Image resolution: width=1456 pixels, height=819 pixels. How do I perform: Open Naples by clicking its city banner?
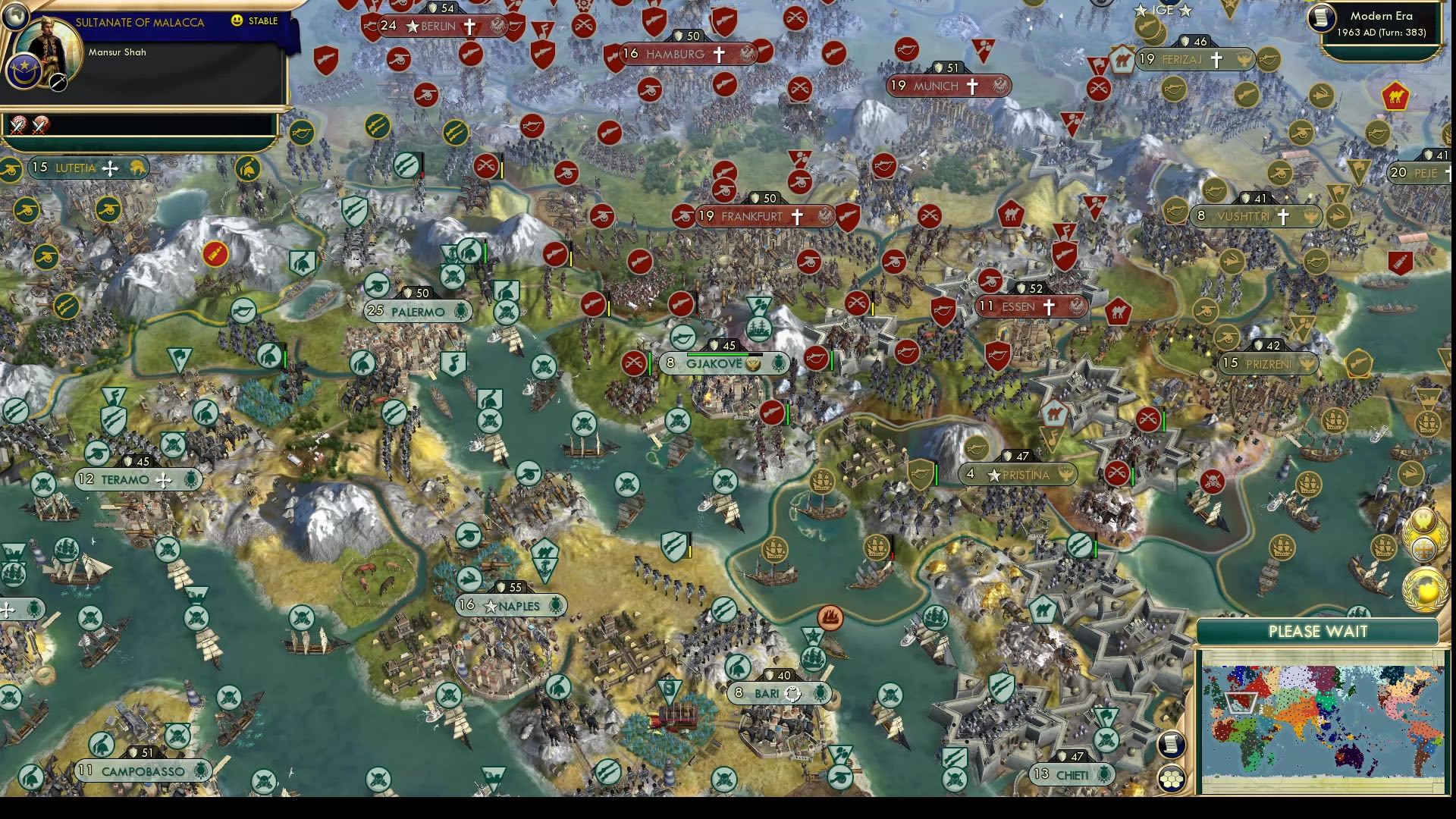510,605
